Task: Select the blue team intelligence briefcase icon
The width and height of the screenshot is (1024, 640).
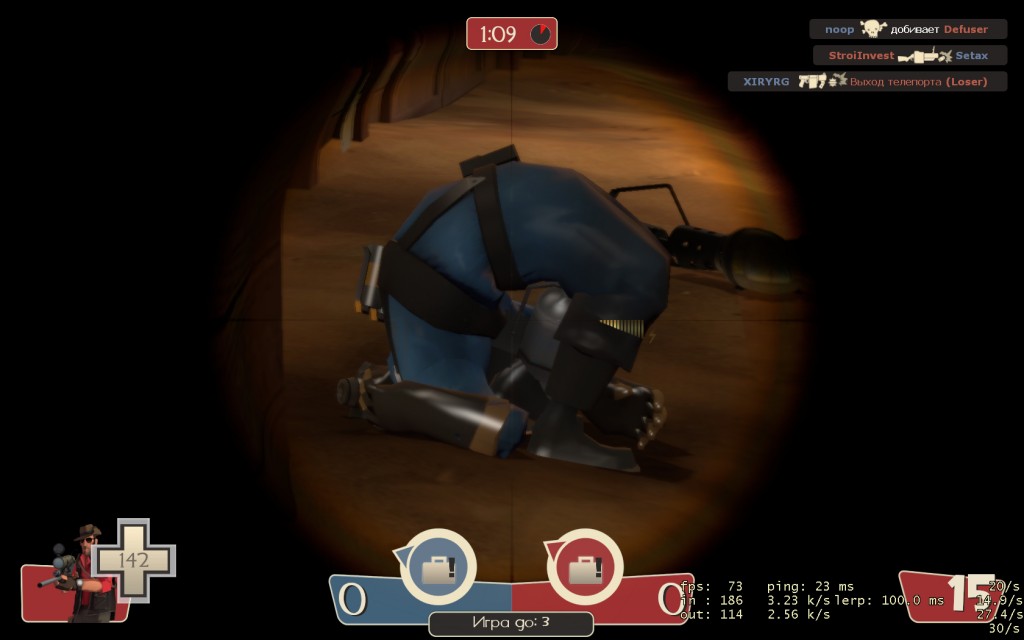Action: point(438,568)
